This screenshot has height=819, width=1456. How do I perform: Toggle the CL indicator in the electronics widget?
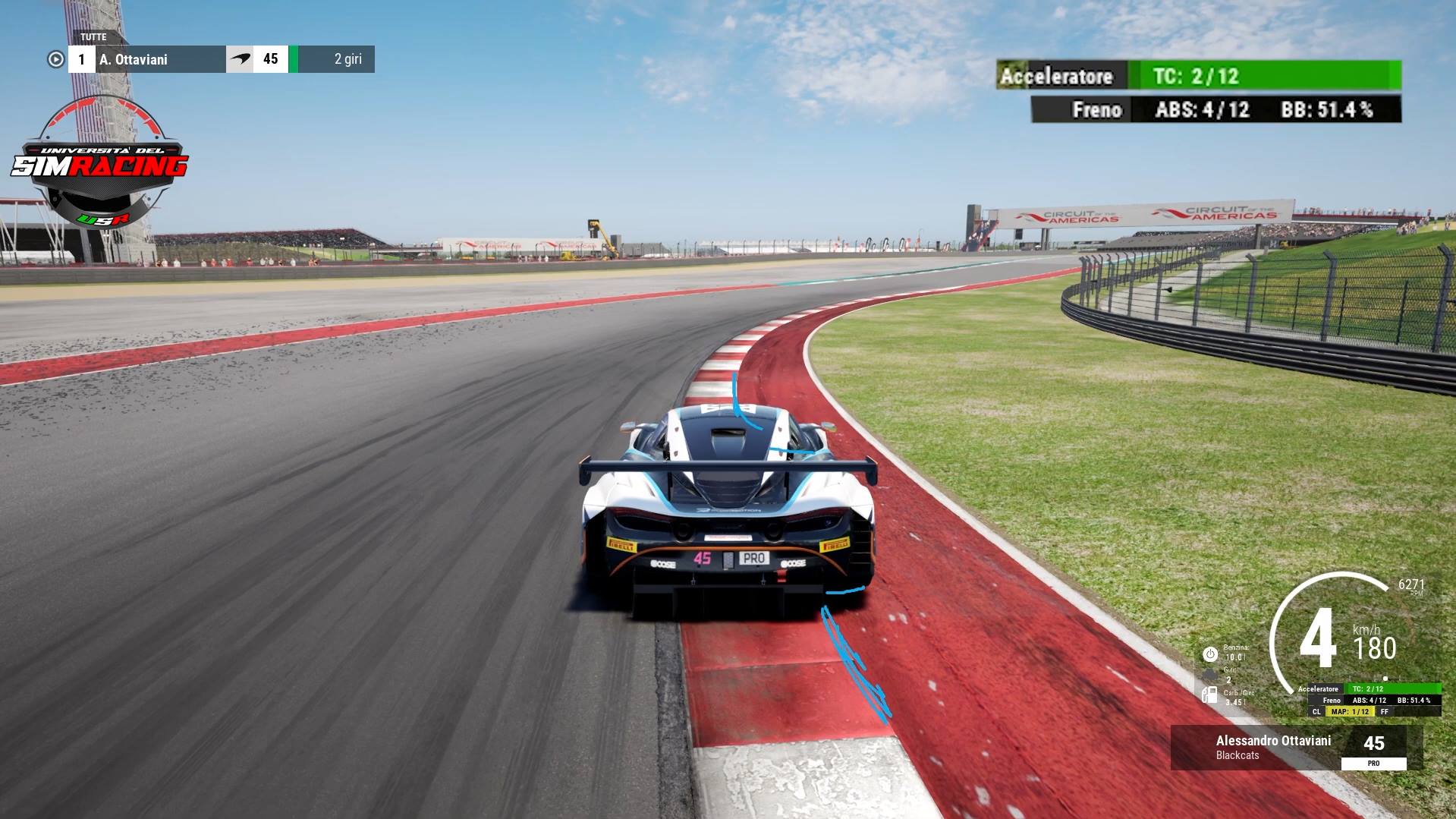pyautogui.click(x=1316, y=711)
